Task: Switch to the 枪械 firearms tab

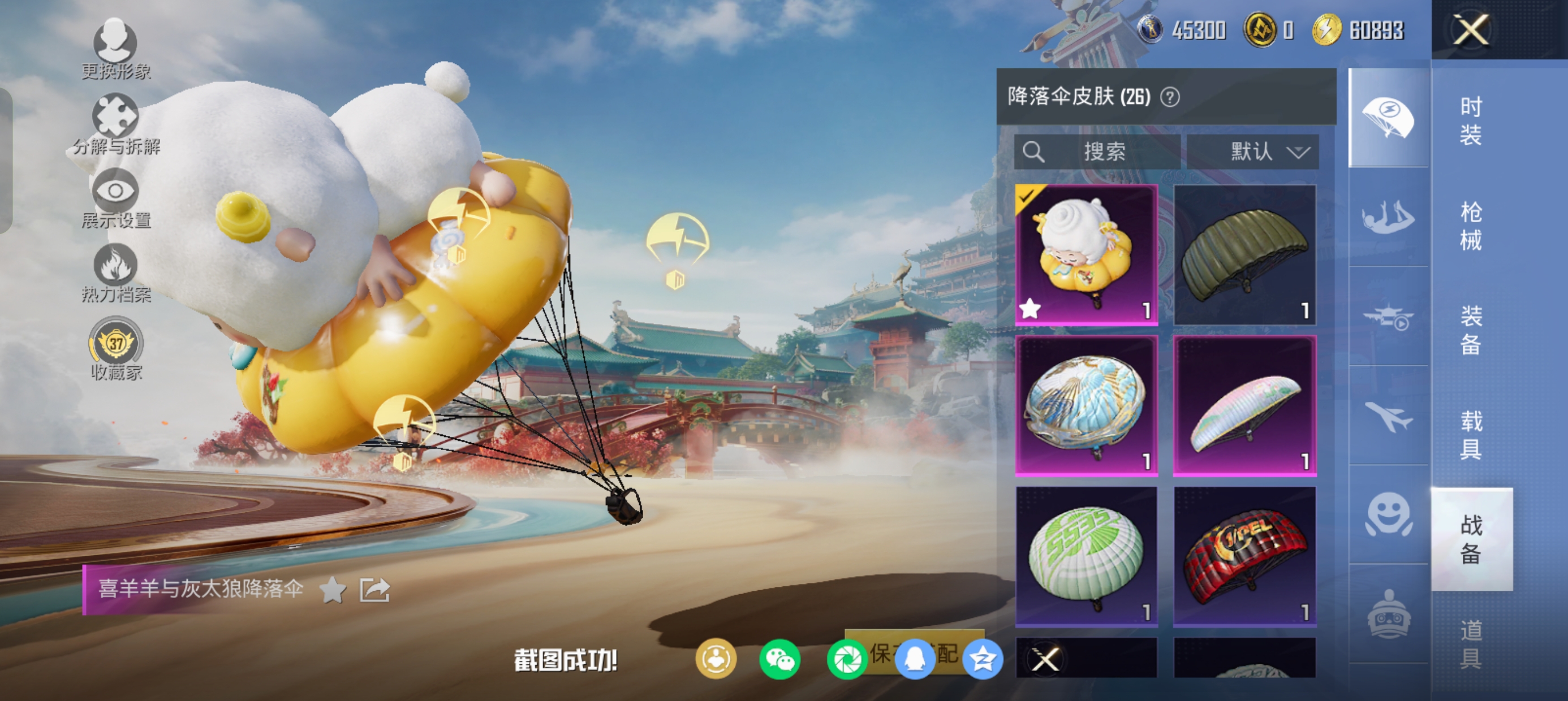Action: pyautogui.click(x=1471, y=226)
